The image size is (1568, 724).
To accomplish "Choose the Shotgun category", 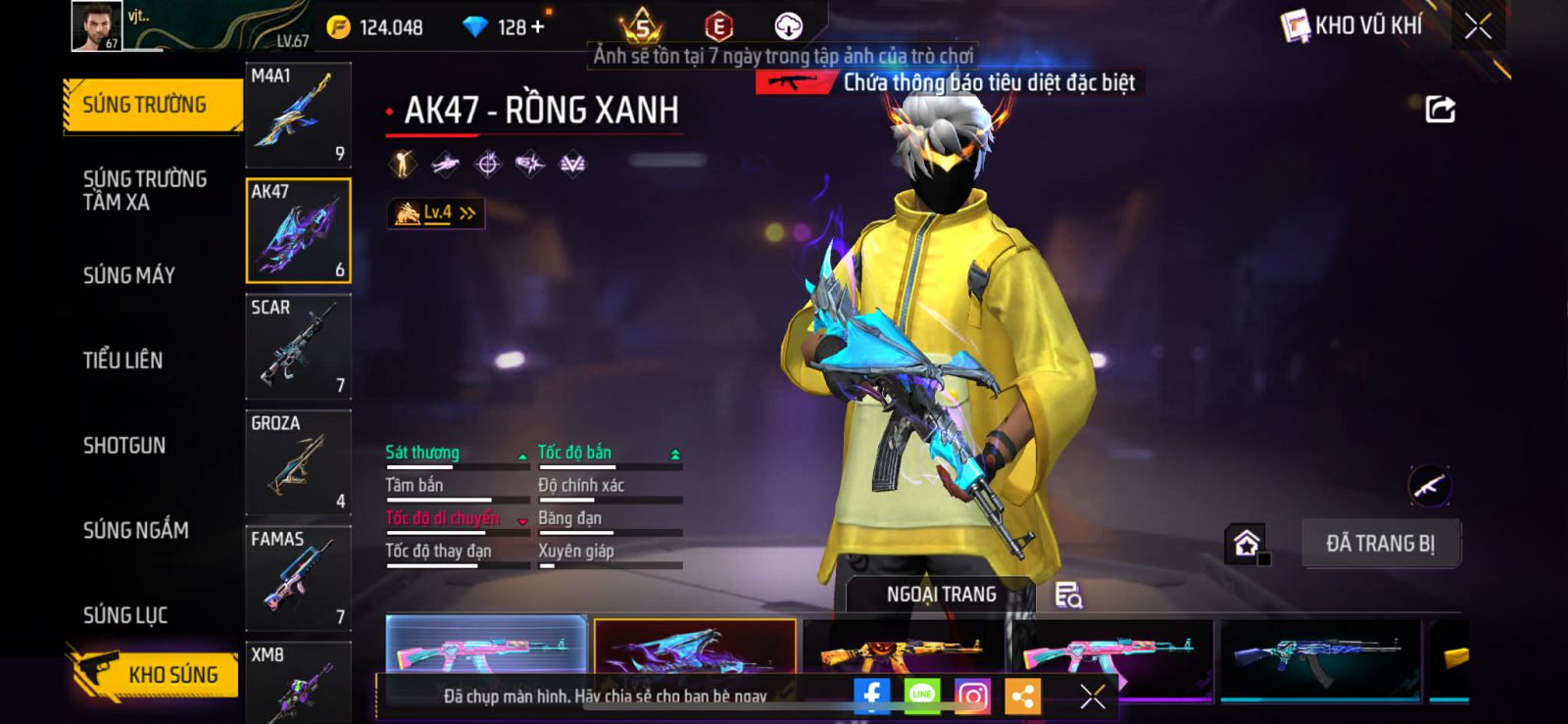I will [124, 446].
